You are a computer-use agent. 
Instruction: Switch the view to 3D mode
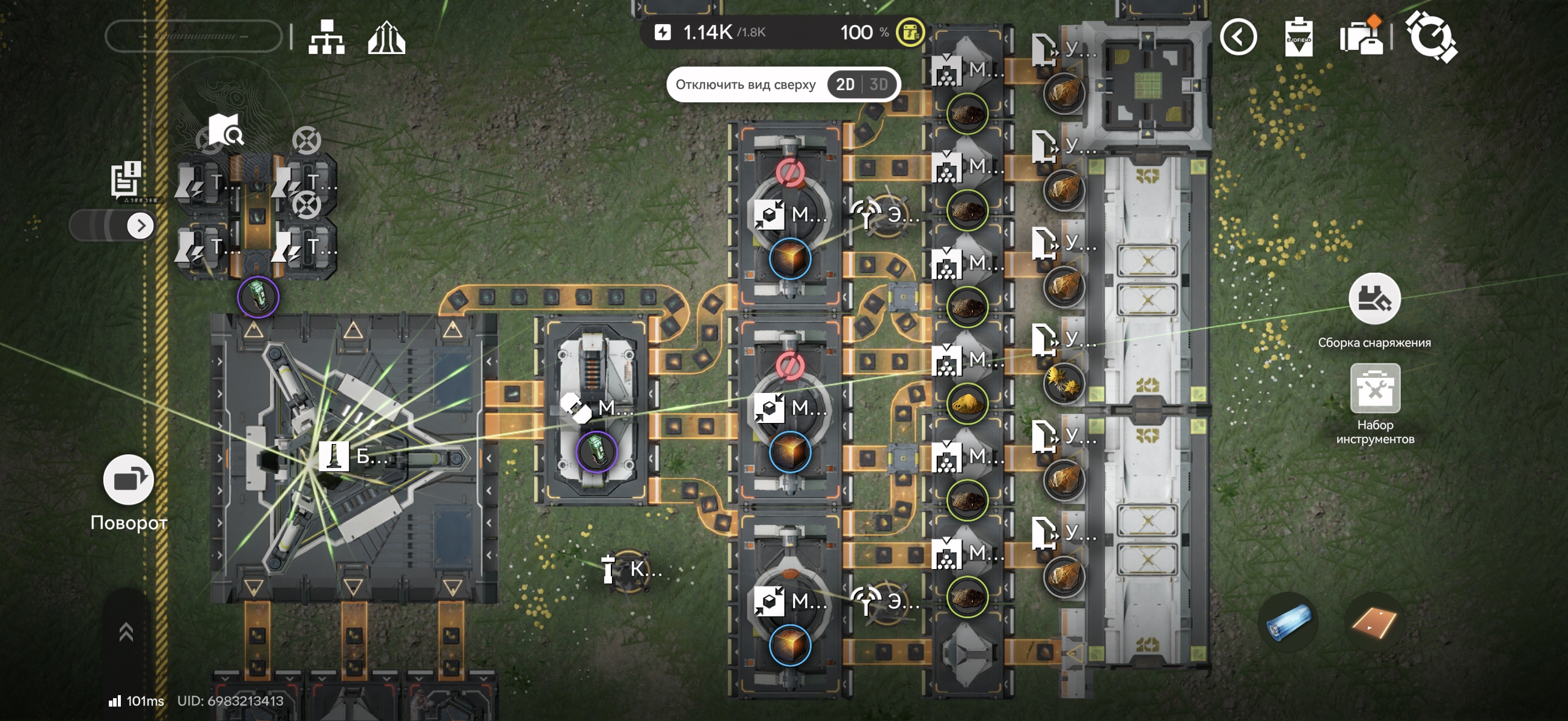tap(878, 85)
